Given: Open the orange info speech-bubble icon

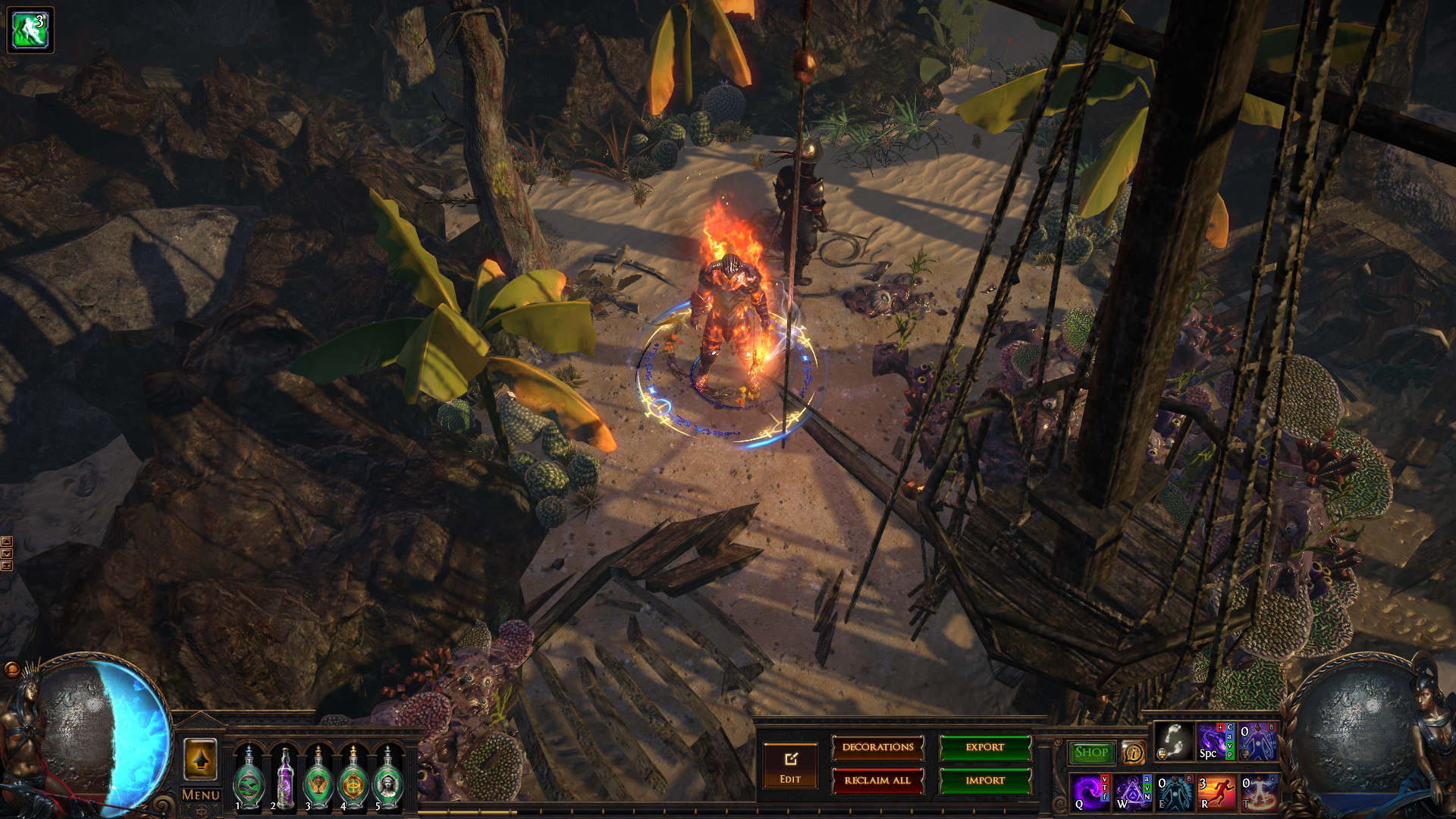Looking at the screenshot, I should (x=1133, y=752).
